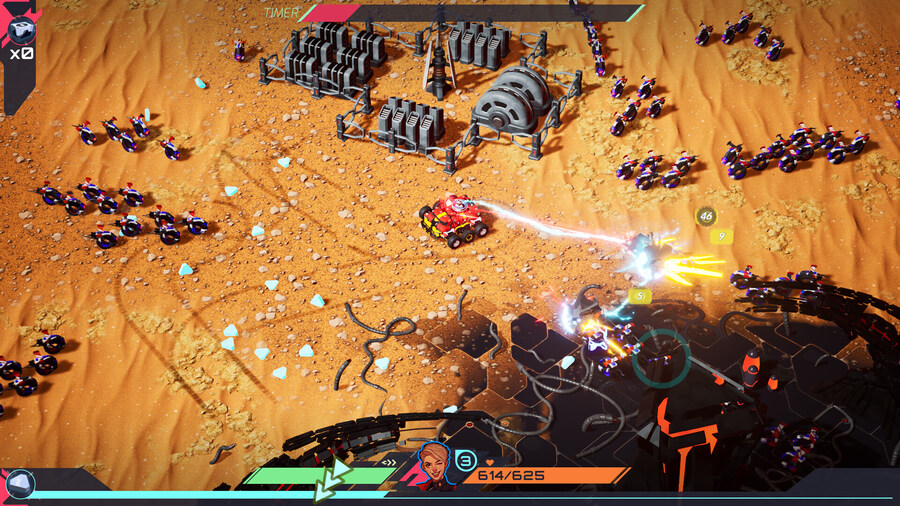Select the pilot character portrait
Image resolution: width=900 pixels, height=506 pixels.
click(434, 464)
